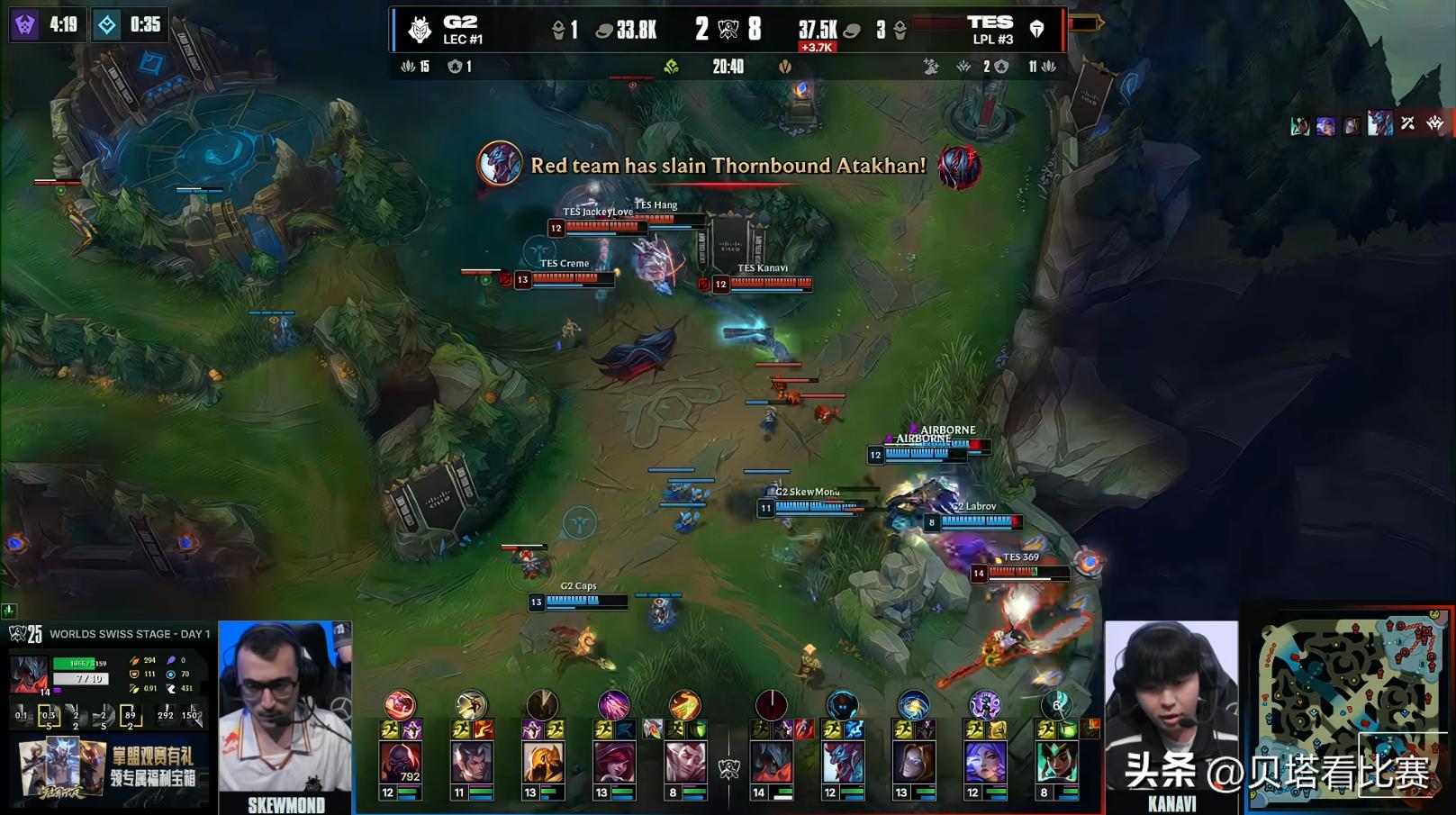Select Rakan's level 8 champion portrait
Viewport: 1456px width, 815px height.
click(x=684, y=762)
